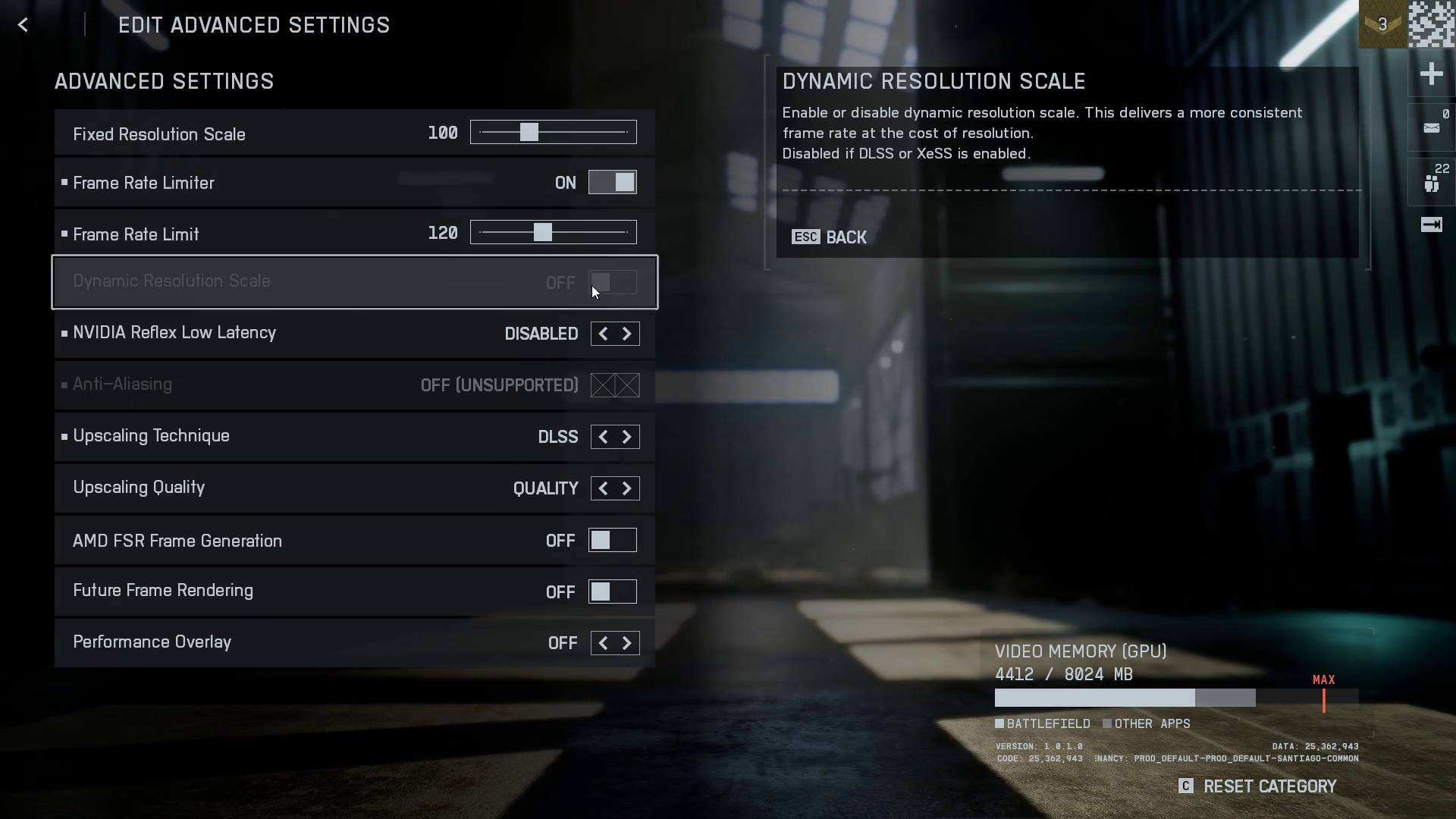This screenshot has height=819, width=1456.
Task: Click the Back button in description panel
Action: 829,237
